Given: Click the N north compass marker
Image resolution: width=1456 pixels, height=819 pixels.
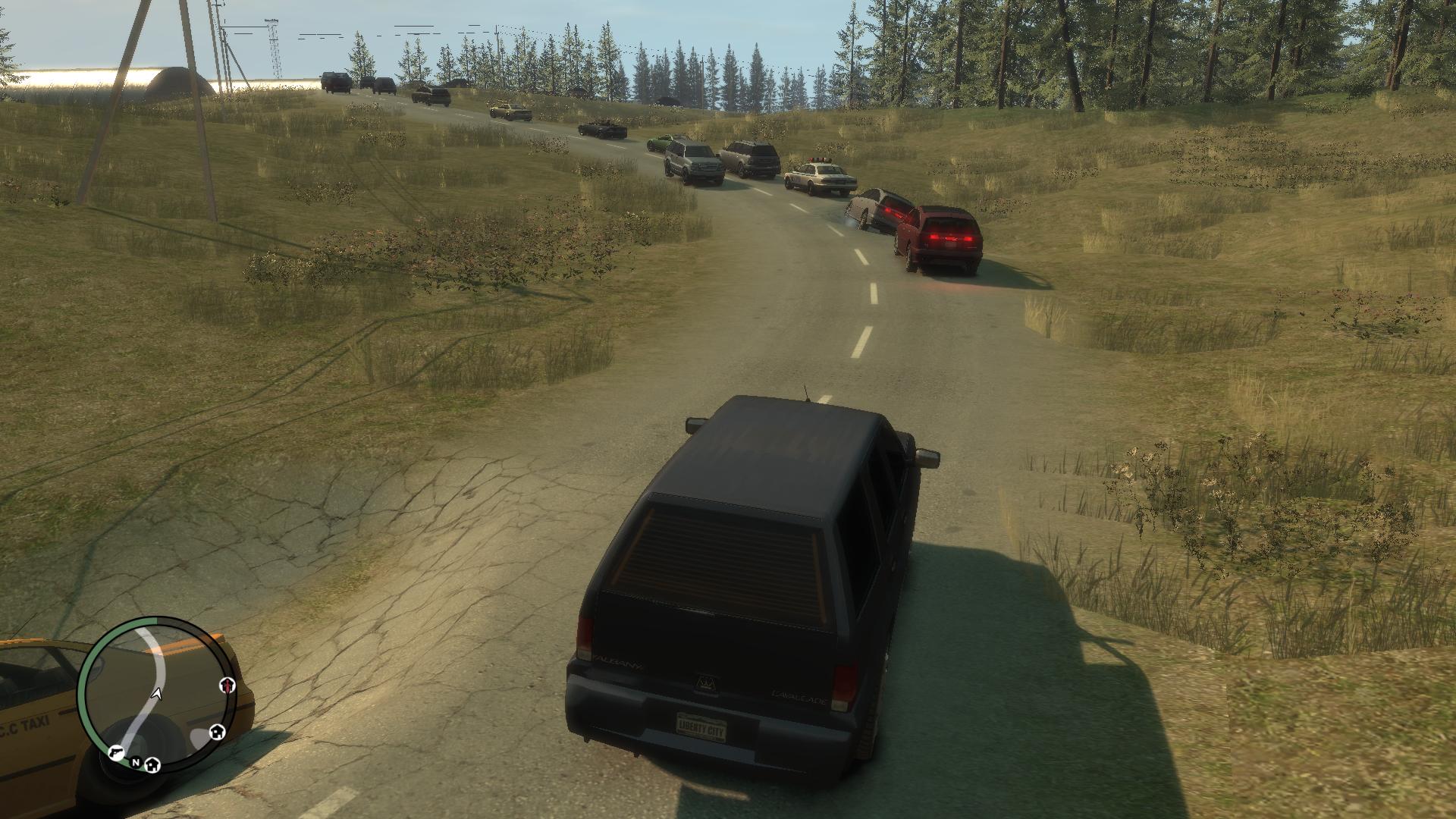Looking at the screenshot, I should pyautogui.click(x=136, y=762).
